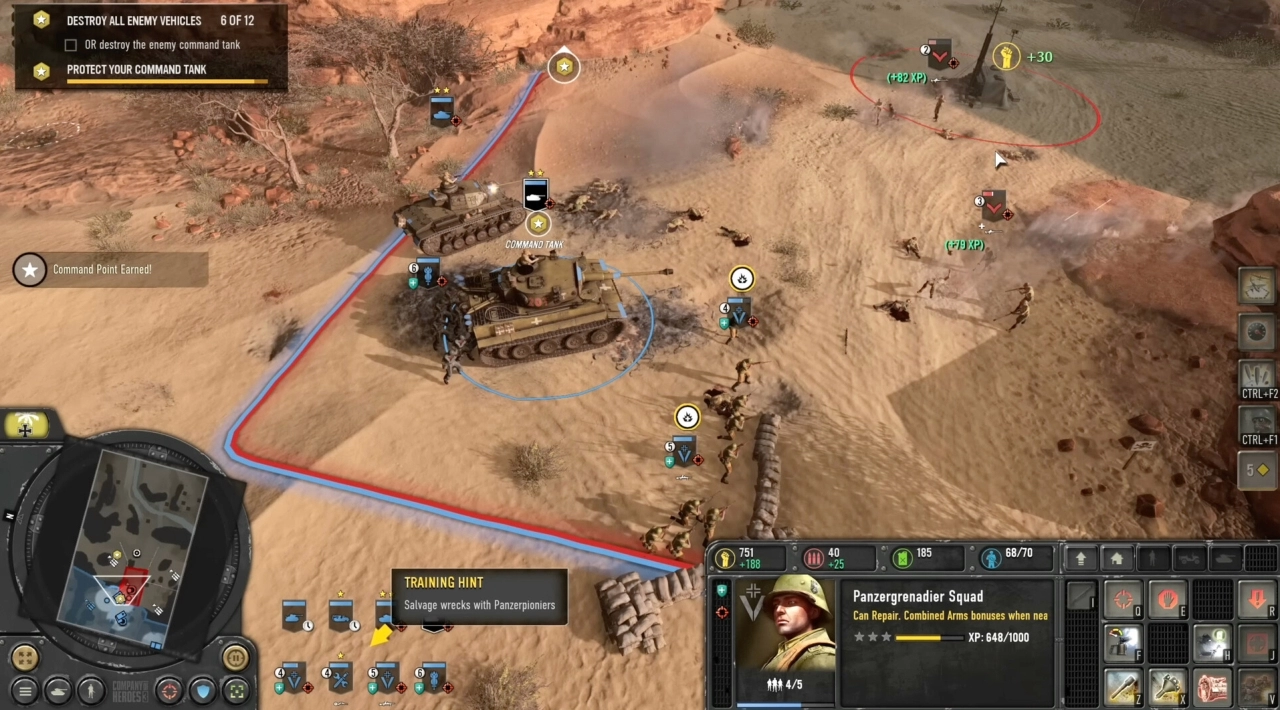Select the wrench repair squad shield numbered 4
Screen dimensions: 1280x710
click(339, 679)
